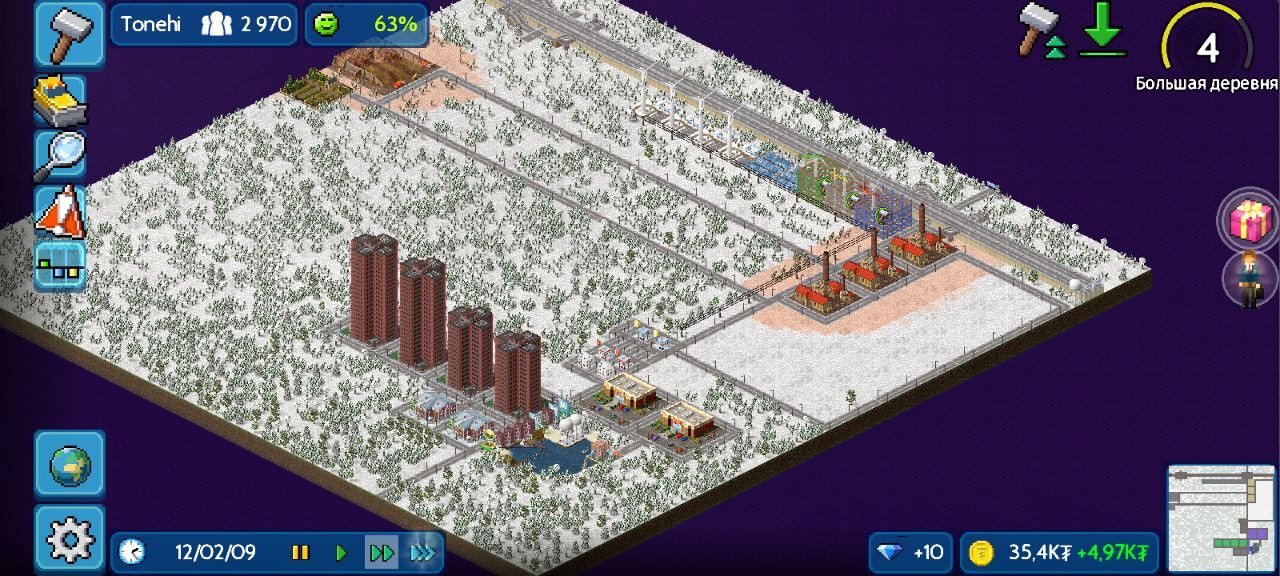Screen dimensions: 1280x576
Task: Open the globe region view
Action: pyautogui.click(x=69, y=464)
